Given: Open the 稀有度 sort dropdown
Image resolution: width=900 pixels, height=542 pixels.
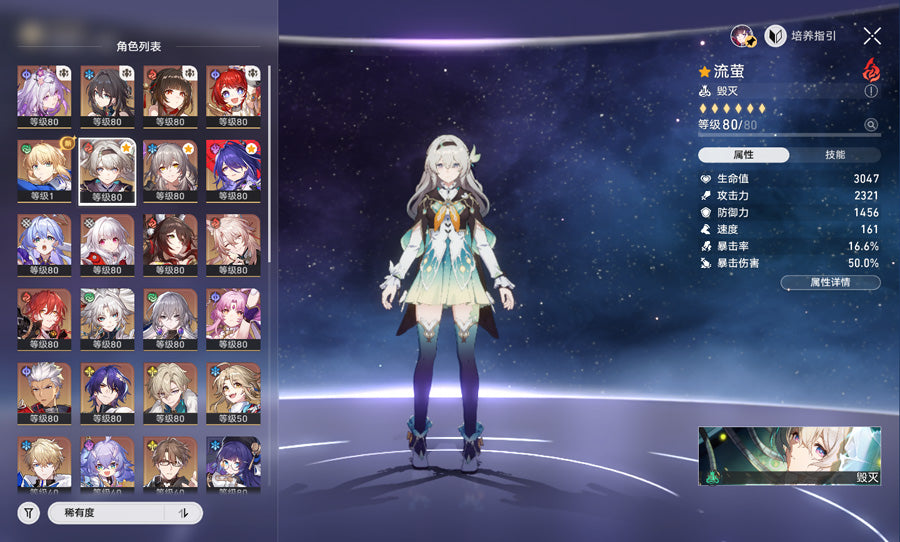Looking at the screenshot, I should pyautogui.click(x=106, y=513).
